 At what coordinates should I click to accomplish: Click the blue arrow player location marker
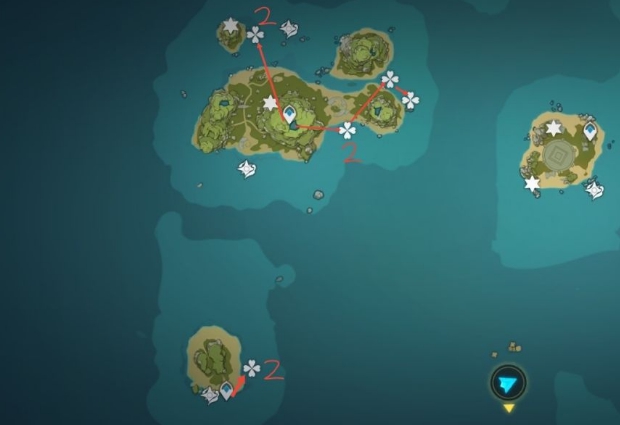[508, 382]
